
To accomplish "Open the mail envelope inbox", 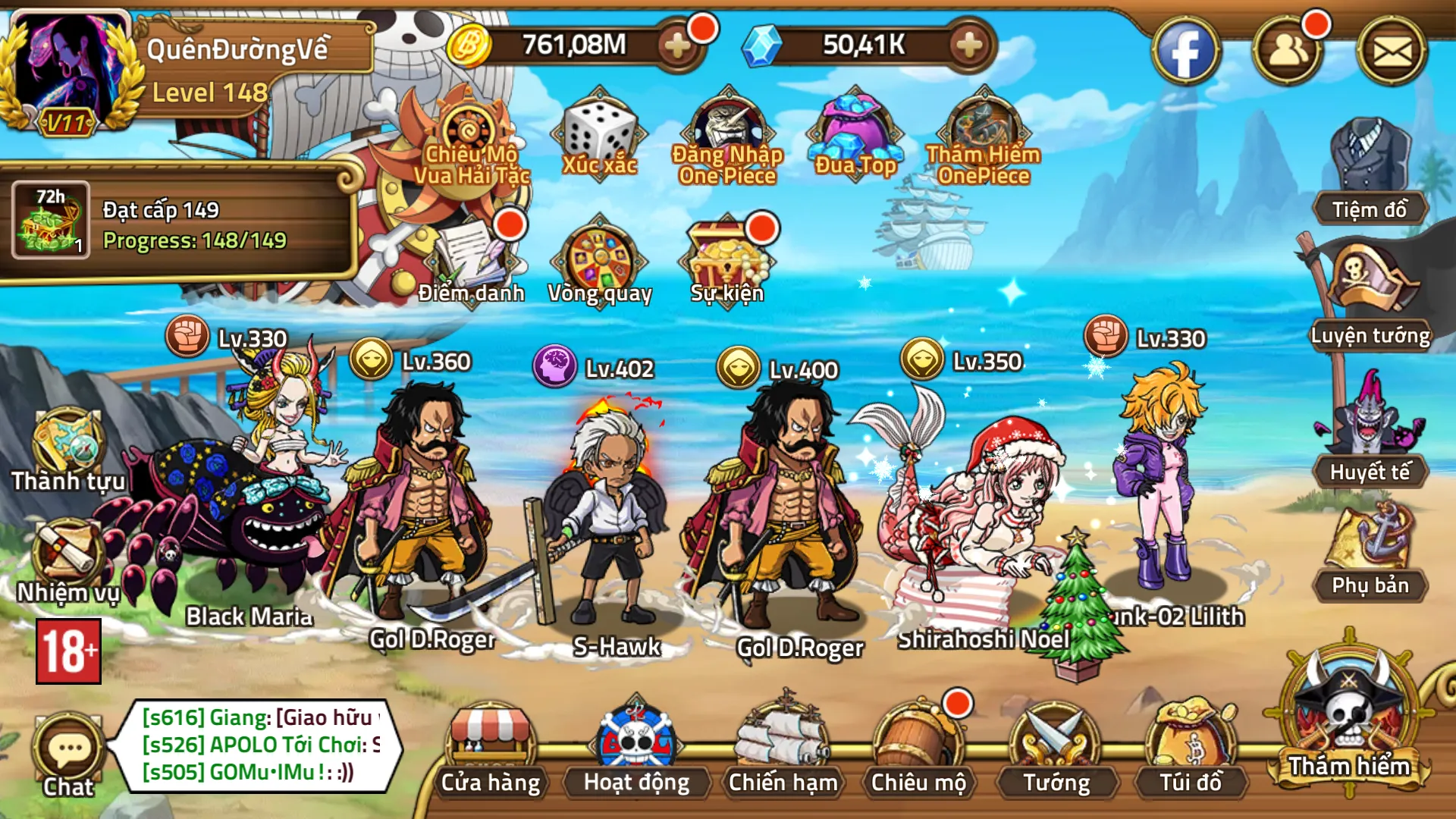I will [1392, 52].
